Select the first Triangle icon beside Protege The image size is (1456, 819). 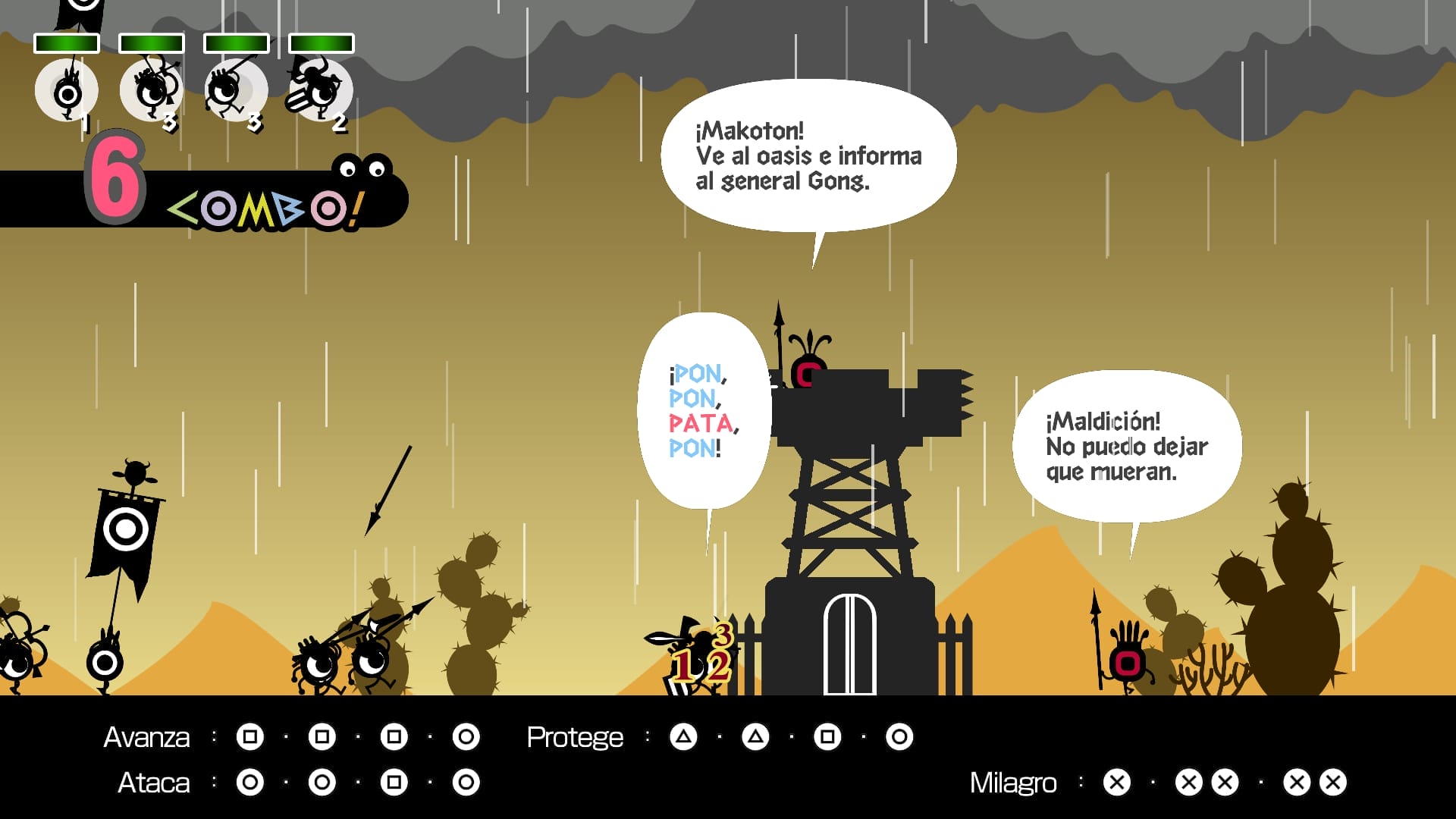682,736
